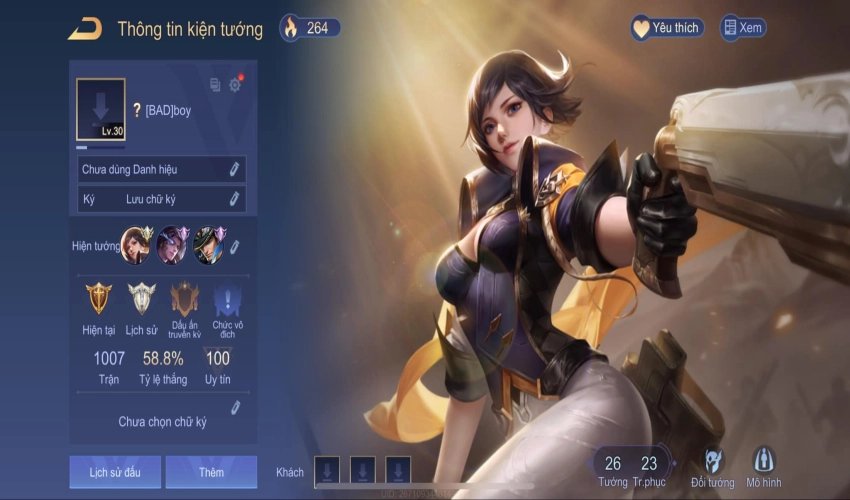Show the Hiện tại current rank badge

tap(98, 307)
